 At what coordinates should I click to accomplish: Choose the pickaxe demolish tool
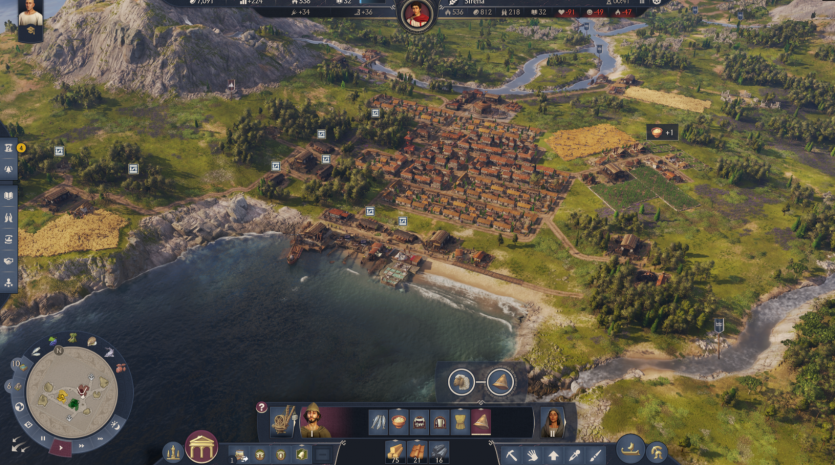(x=510, y=455)
